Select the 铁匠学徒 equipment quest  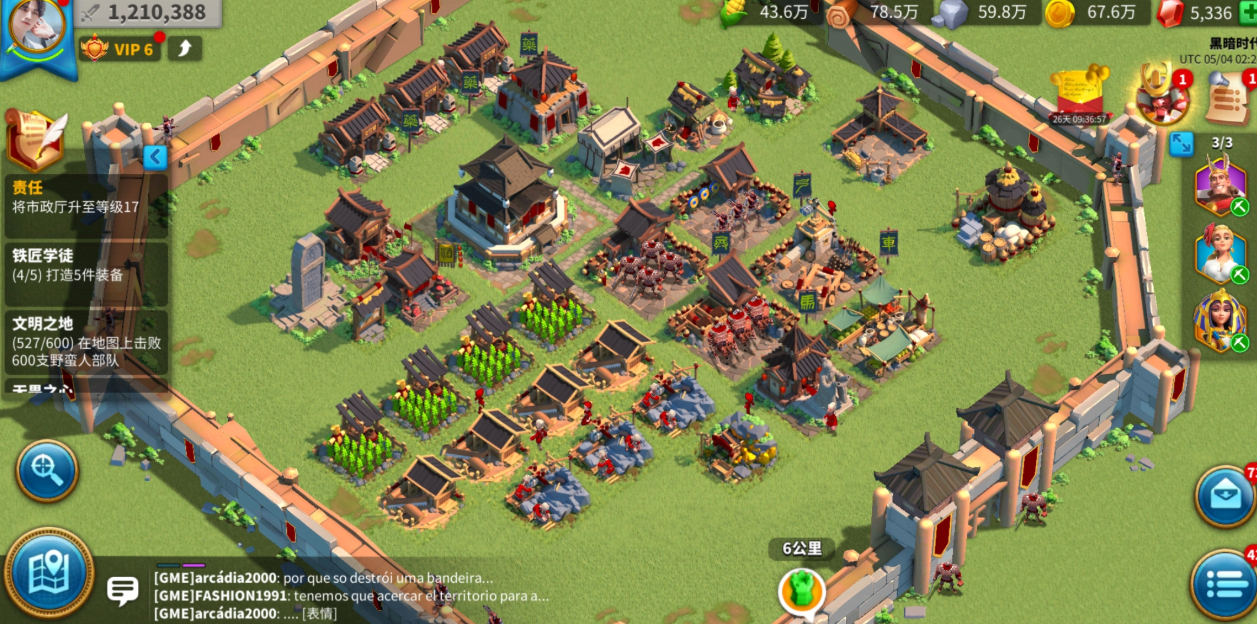click(x=85, y=265)
